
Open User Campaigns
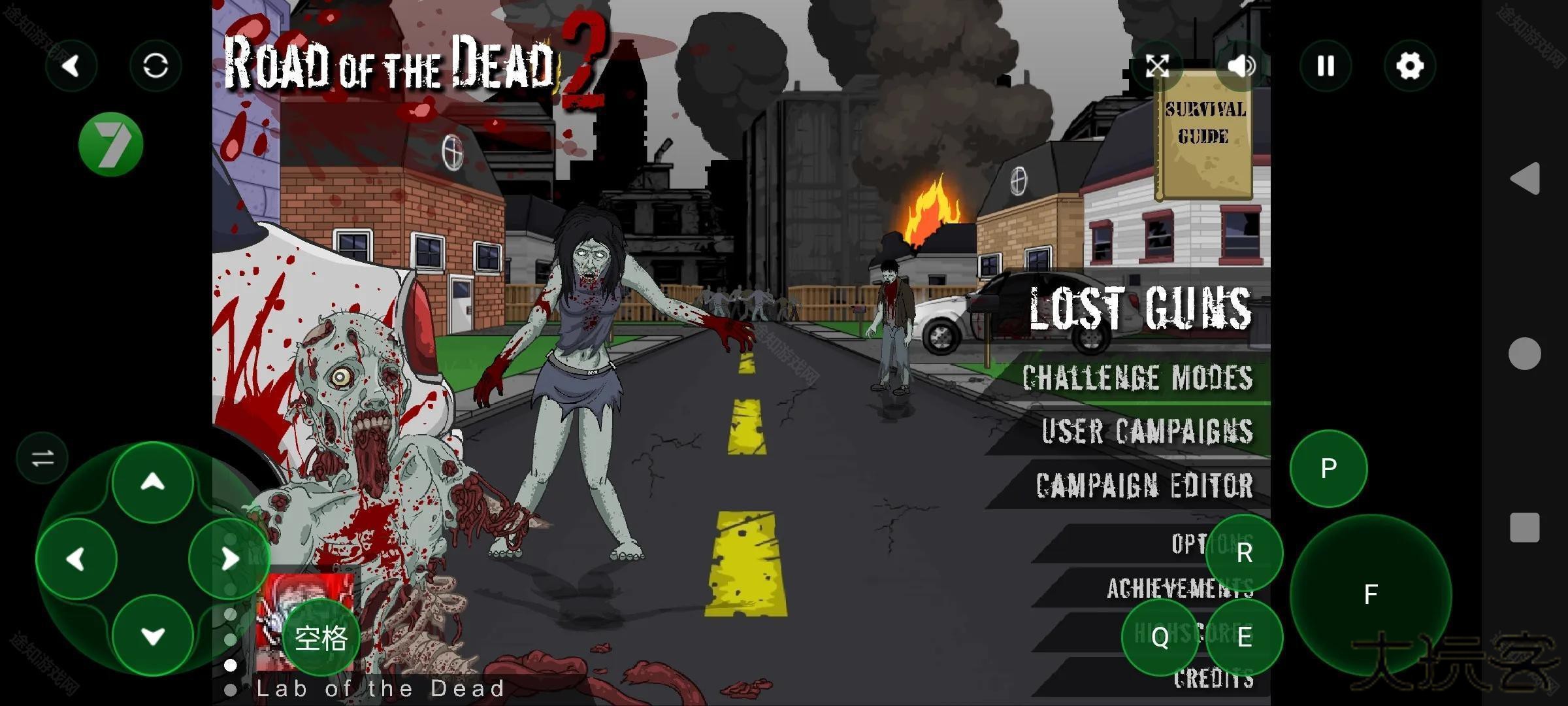1147,431
